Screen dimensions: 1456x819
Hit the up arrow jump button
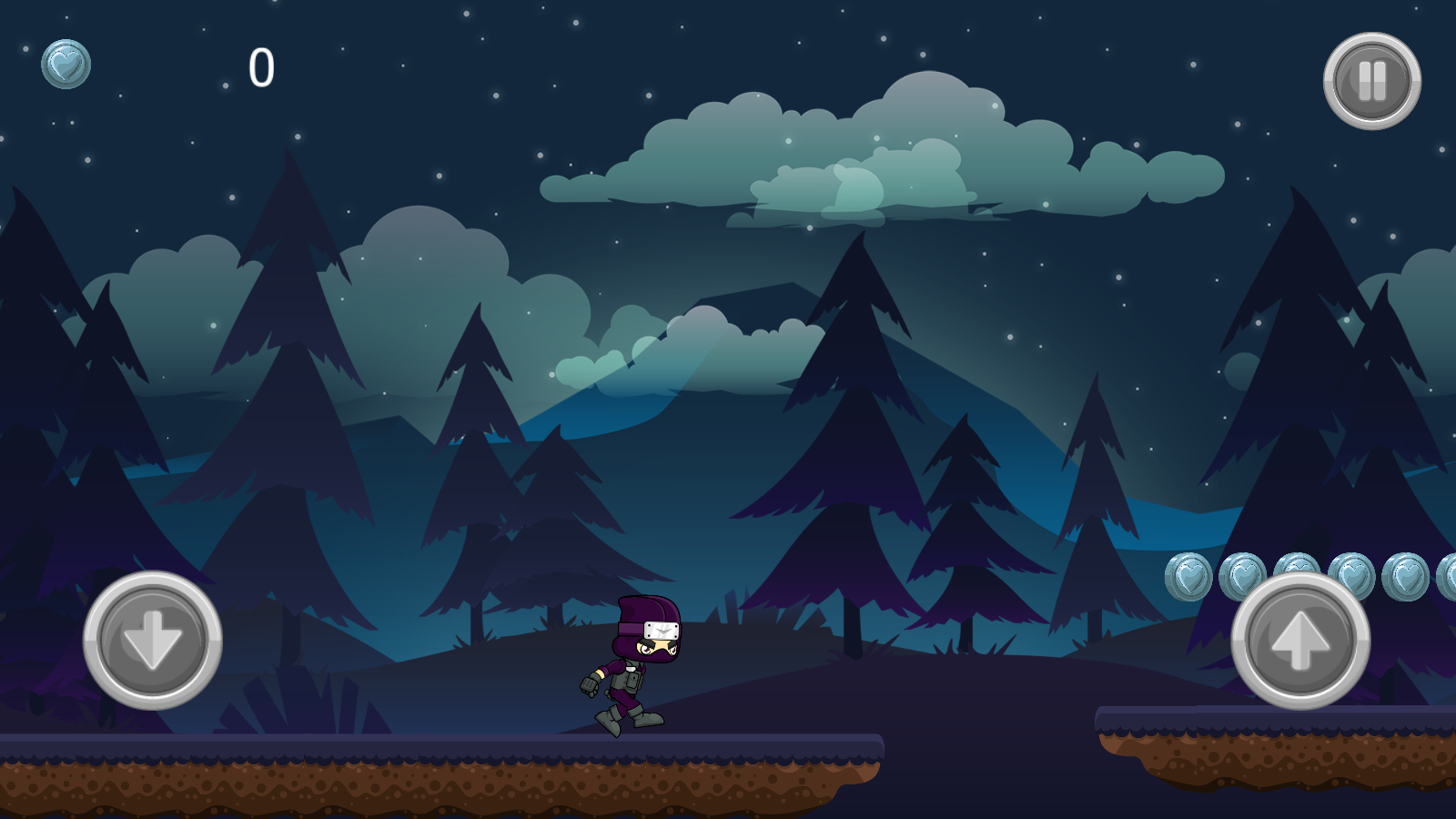pyautogui.click(x=1300, y=640)
